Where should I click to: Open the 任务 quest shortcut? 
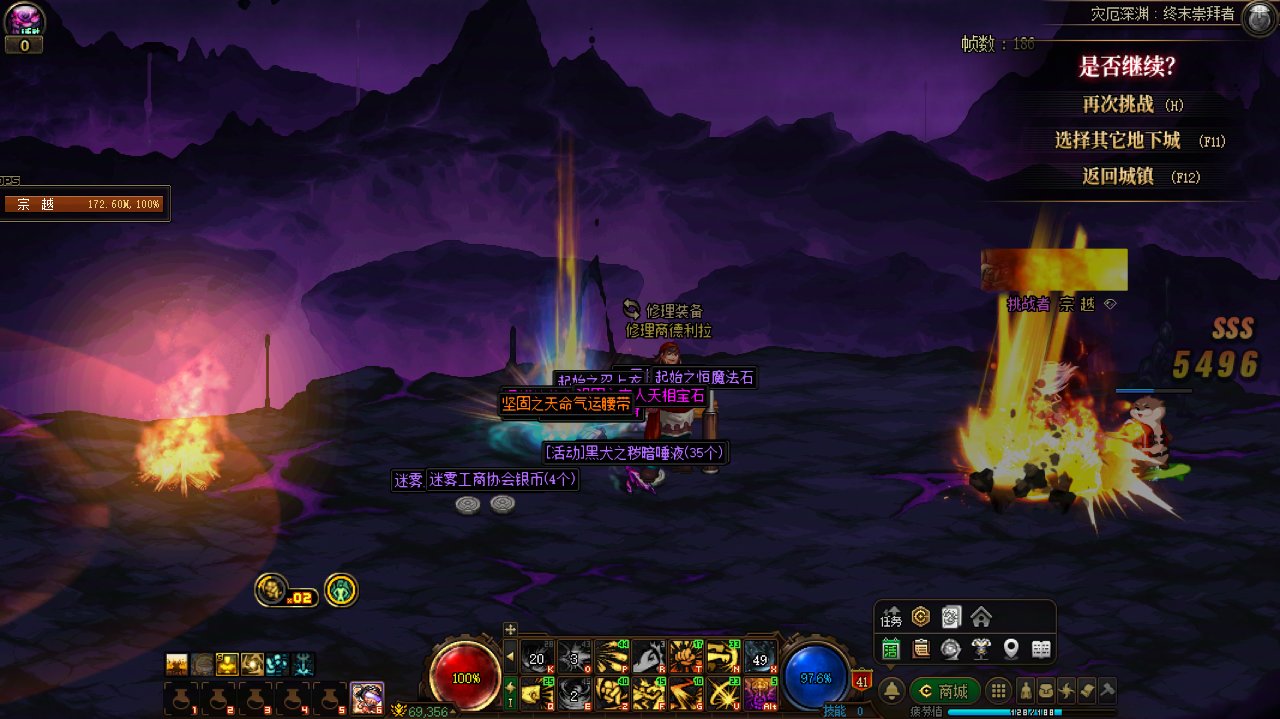(891, 617)
